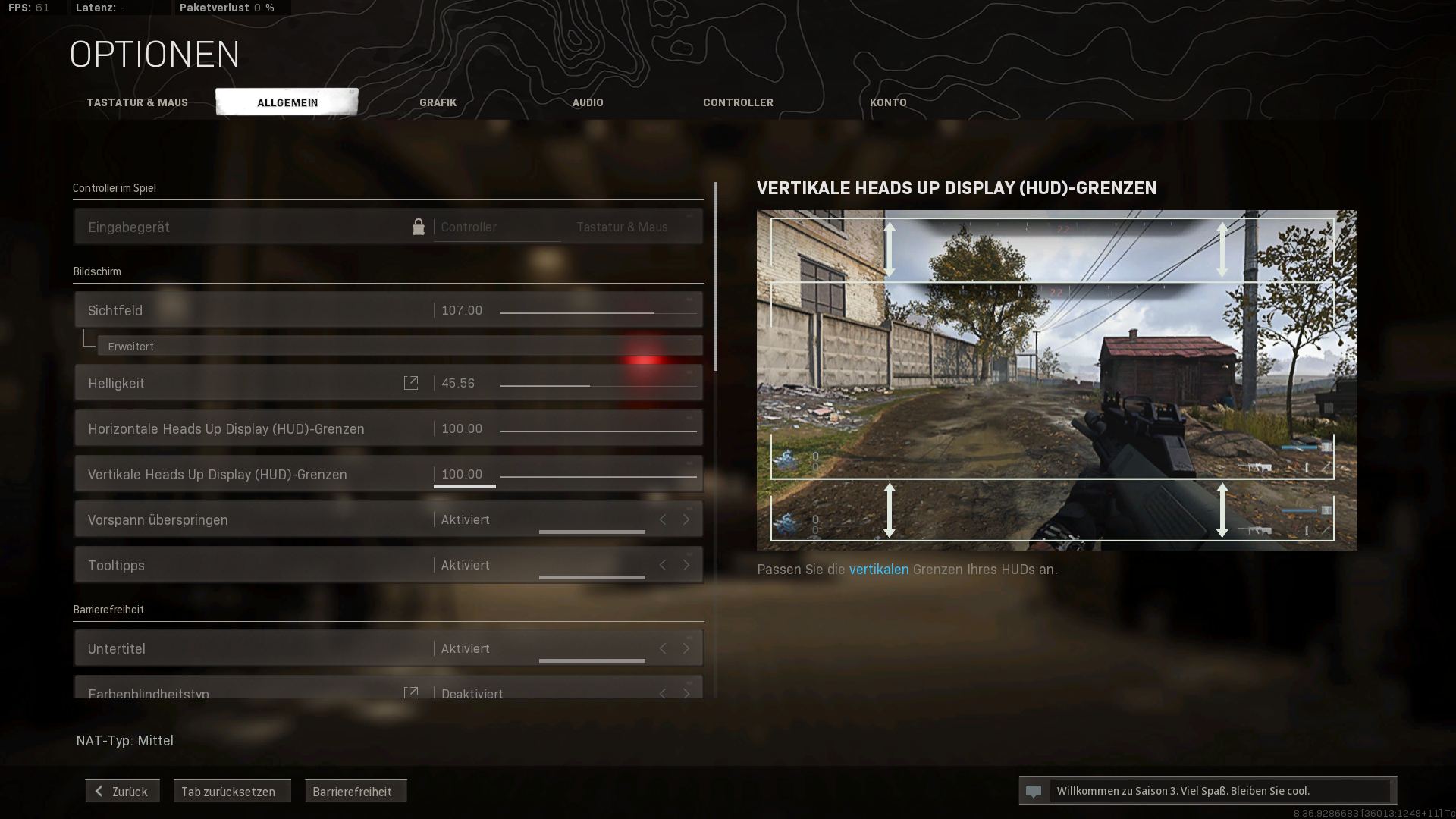The height and width of the screenshot is (819, 1456).
Task: Click the lock icon on Eingabegerät
Action: [x=418, y=226]
